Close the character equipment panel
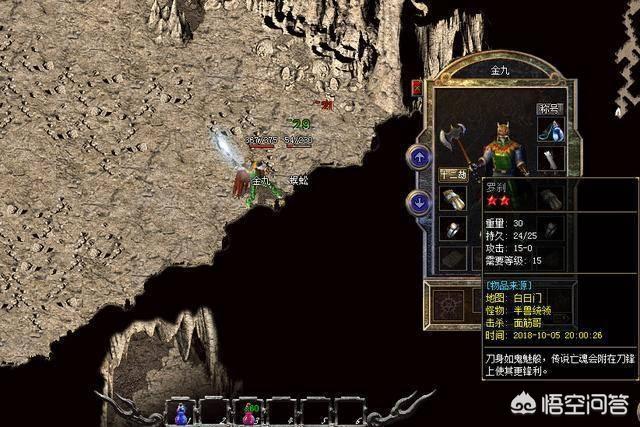The height and width of the screenshot is (427, 640). (417, 88)
